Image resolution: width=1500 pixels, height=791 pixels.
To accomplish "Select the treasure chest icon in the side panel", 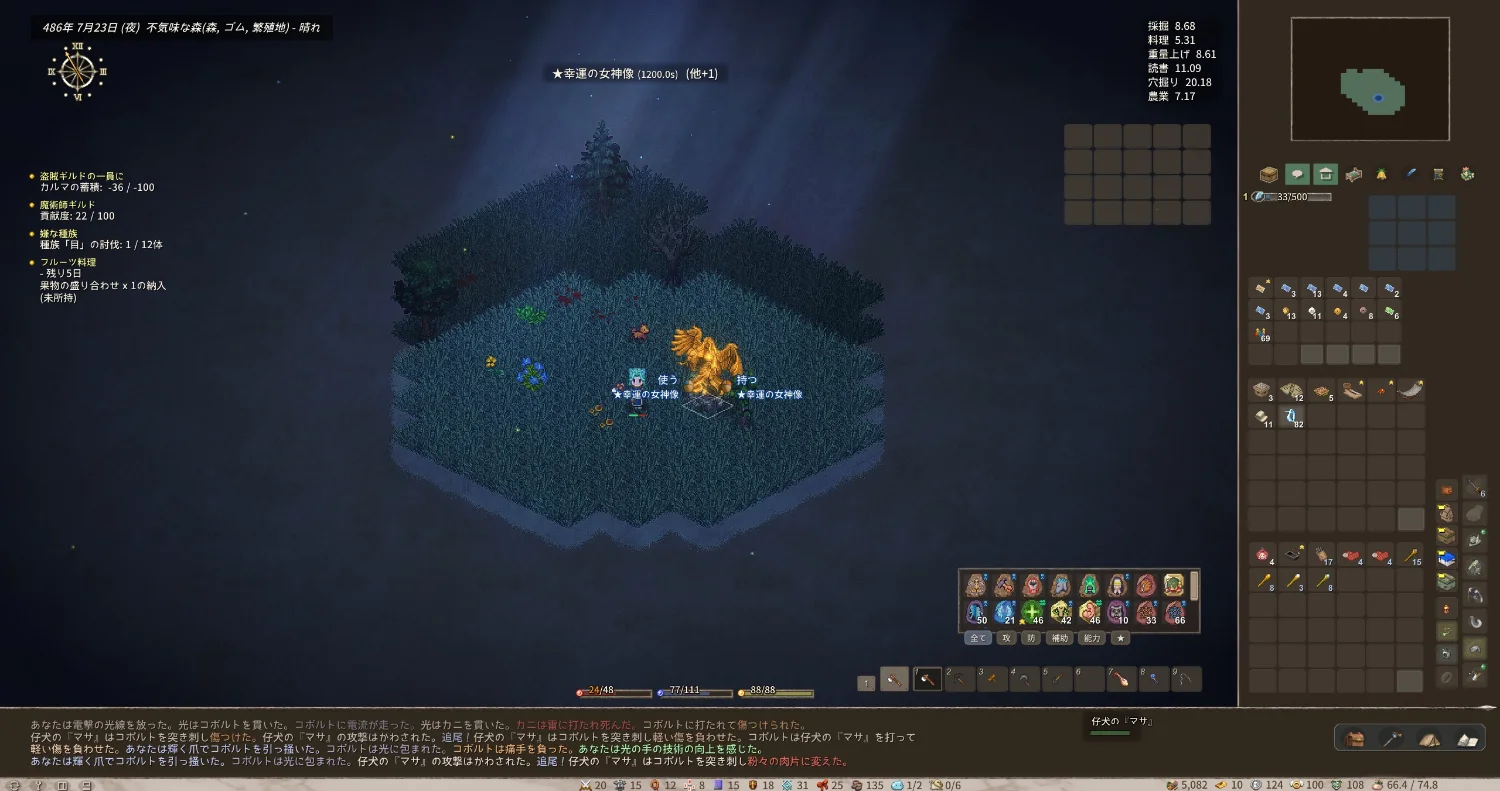I will click(1269, 175).
